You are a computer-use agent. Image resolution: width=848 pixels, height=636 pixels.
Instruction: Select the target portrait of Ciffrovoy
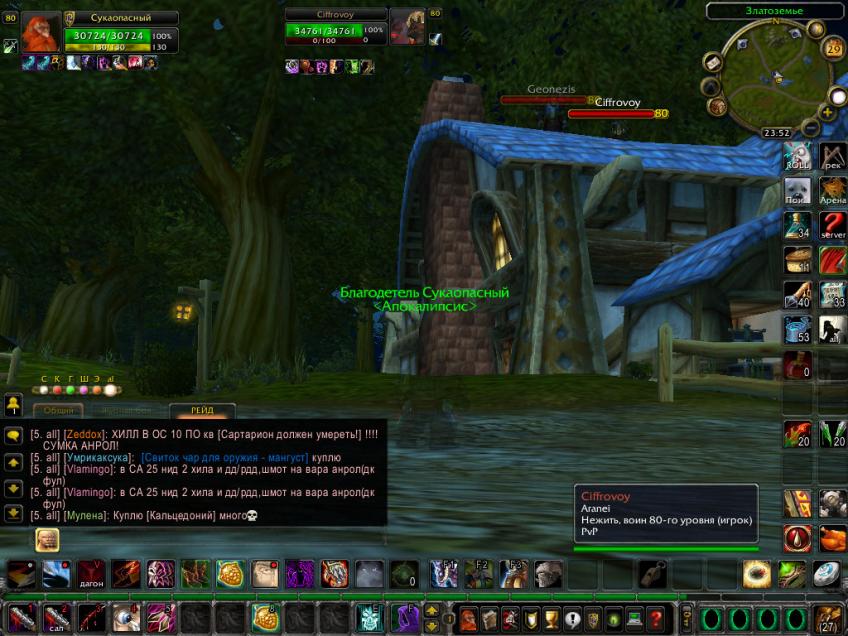tap(407, 27)
